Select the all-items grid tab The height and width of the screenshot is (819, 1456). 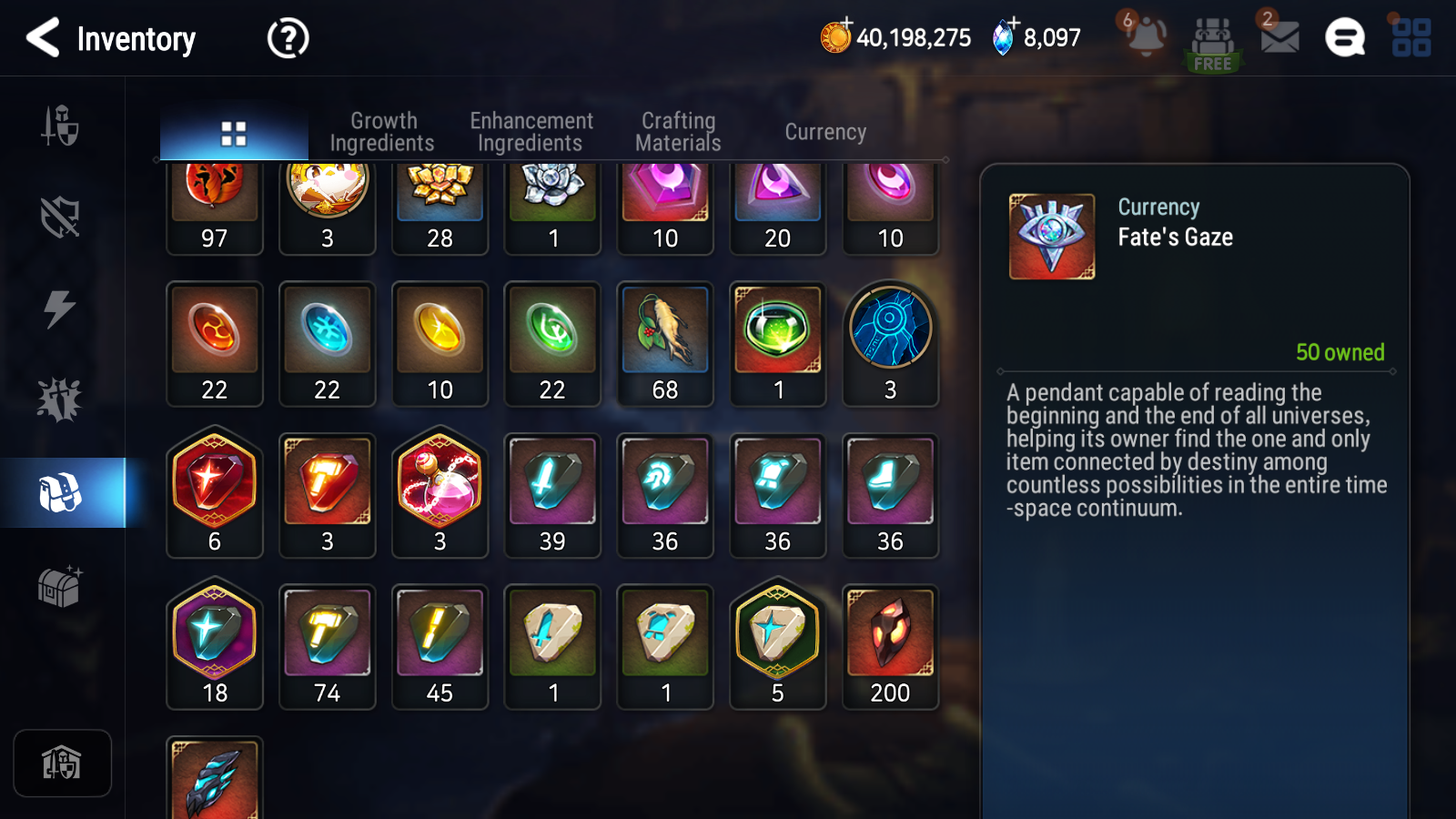[x=234, y=134]
